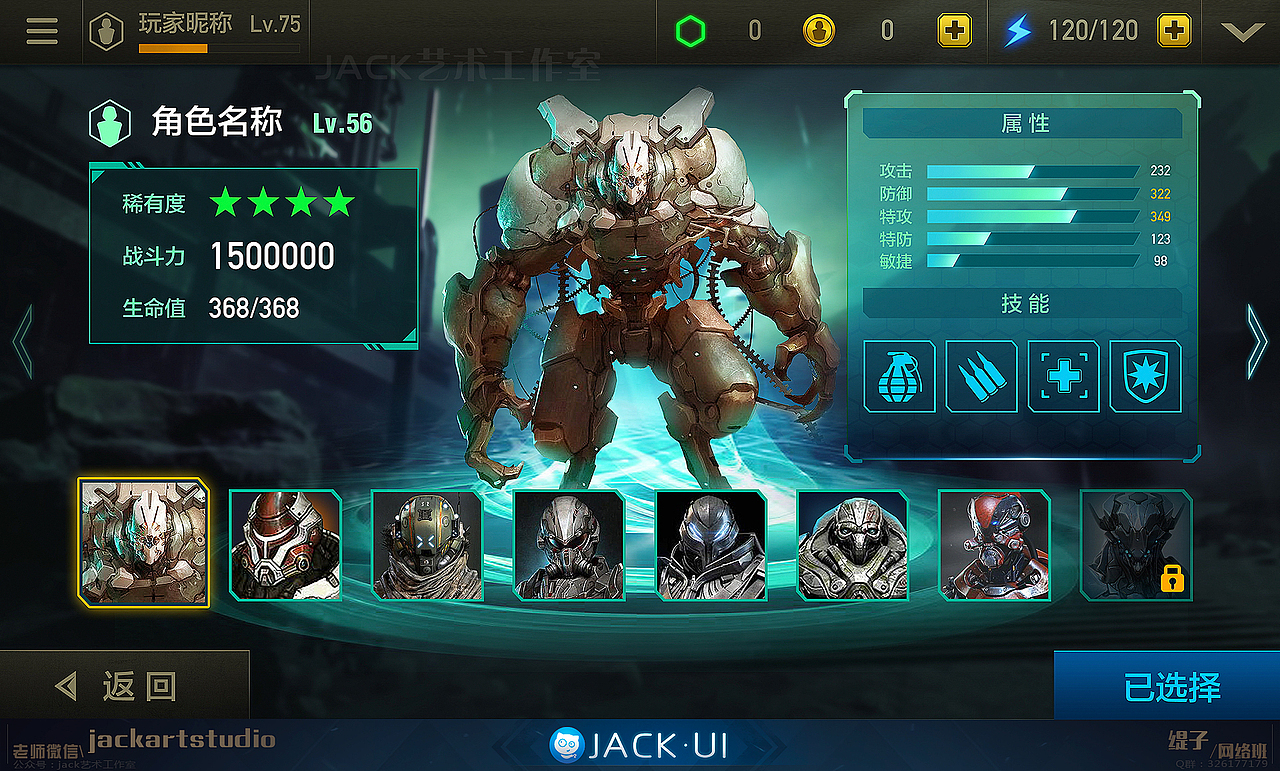The image size is (1280, 771).
Task: Open the medical cross healing skill
Action: coord(1063,377)
